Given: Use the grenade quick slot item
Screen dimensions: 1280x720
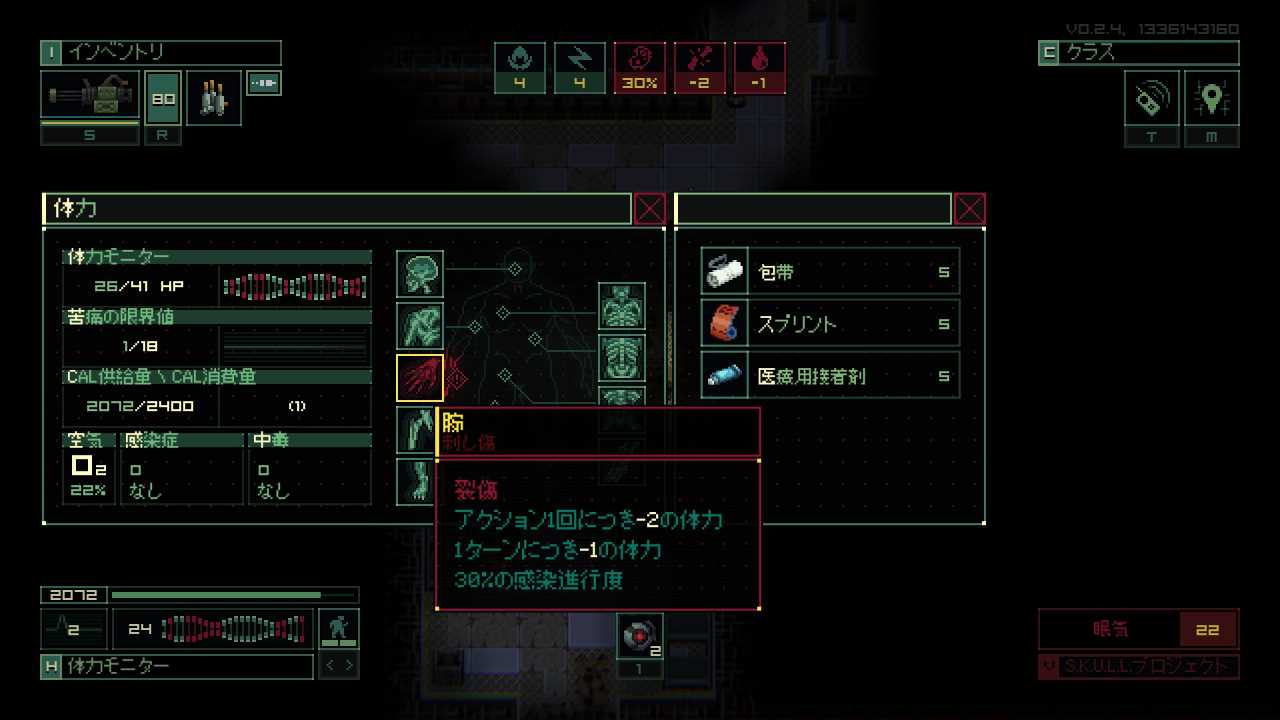Looking at the screenshot, I should tap(639, 636).
